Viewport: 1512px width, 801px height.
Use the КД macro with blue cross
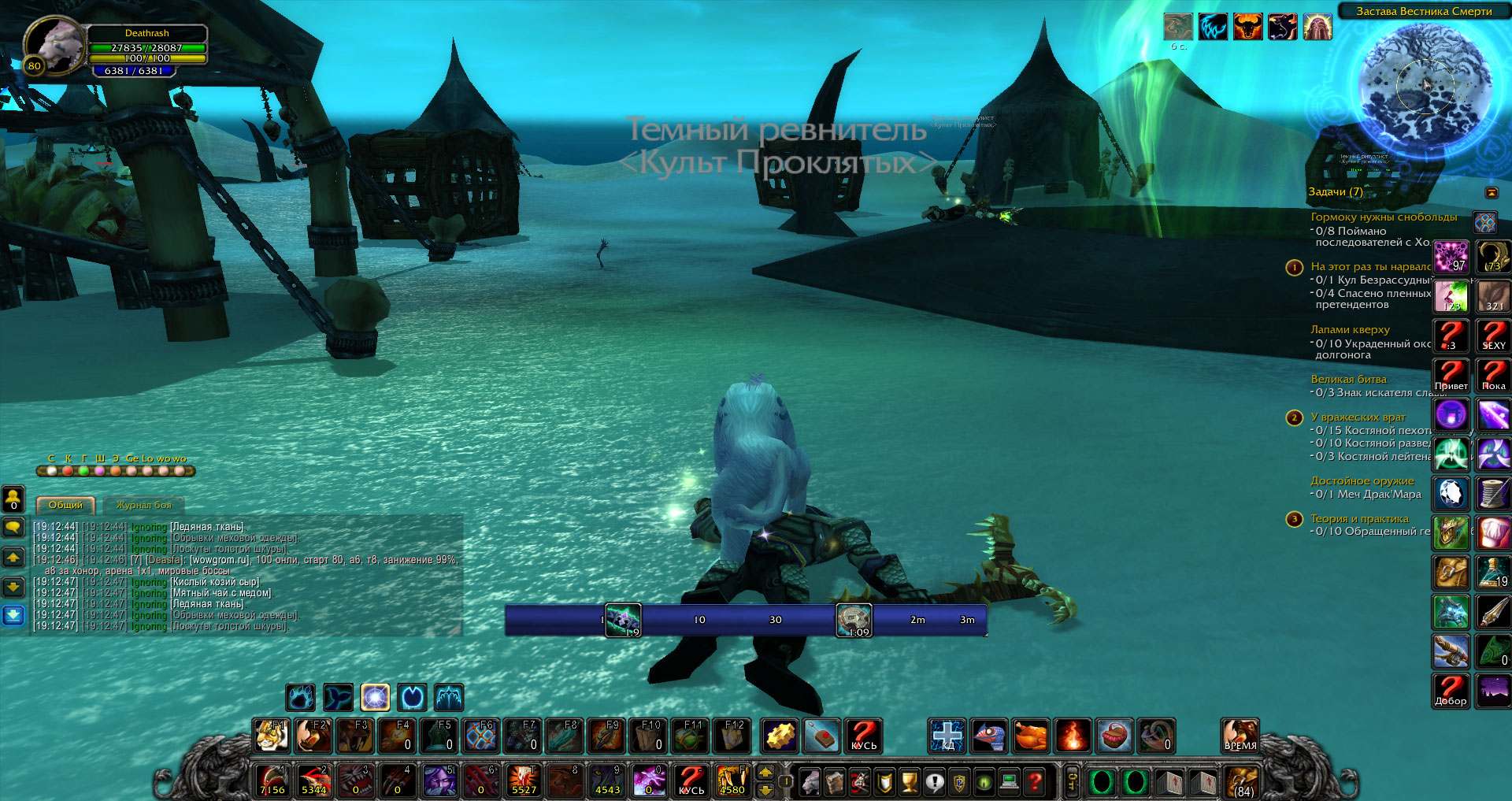coord(947,736)
